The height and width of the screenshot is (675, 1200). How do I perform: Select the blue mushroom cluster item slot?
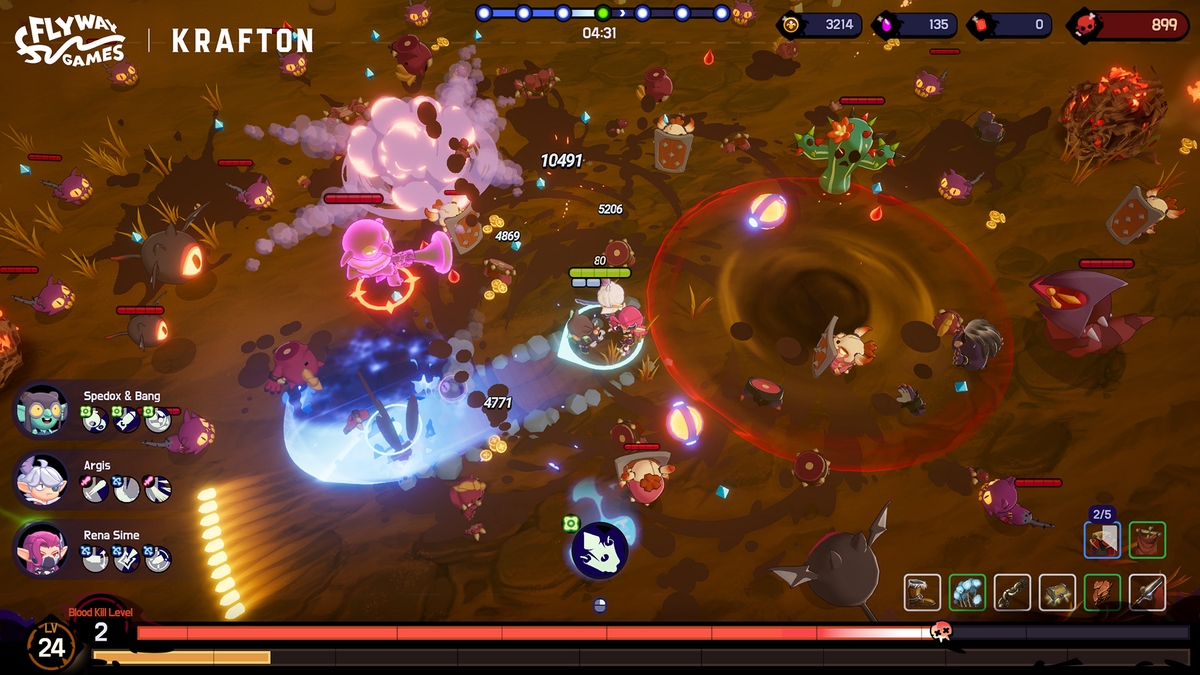pos(967,592)
